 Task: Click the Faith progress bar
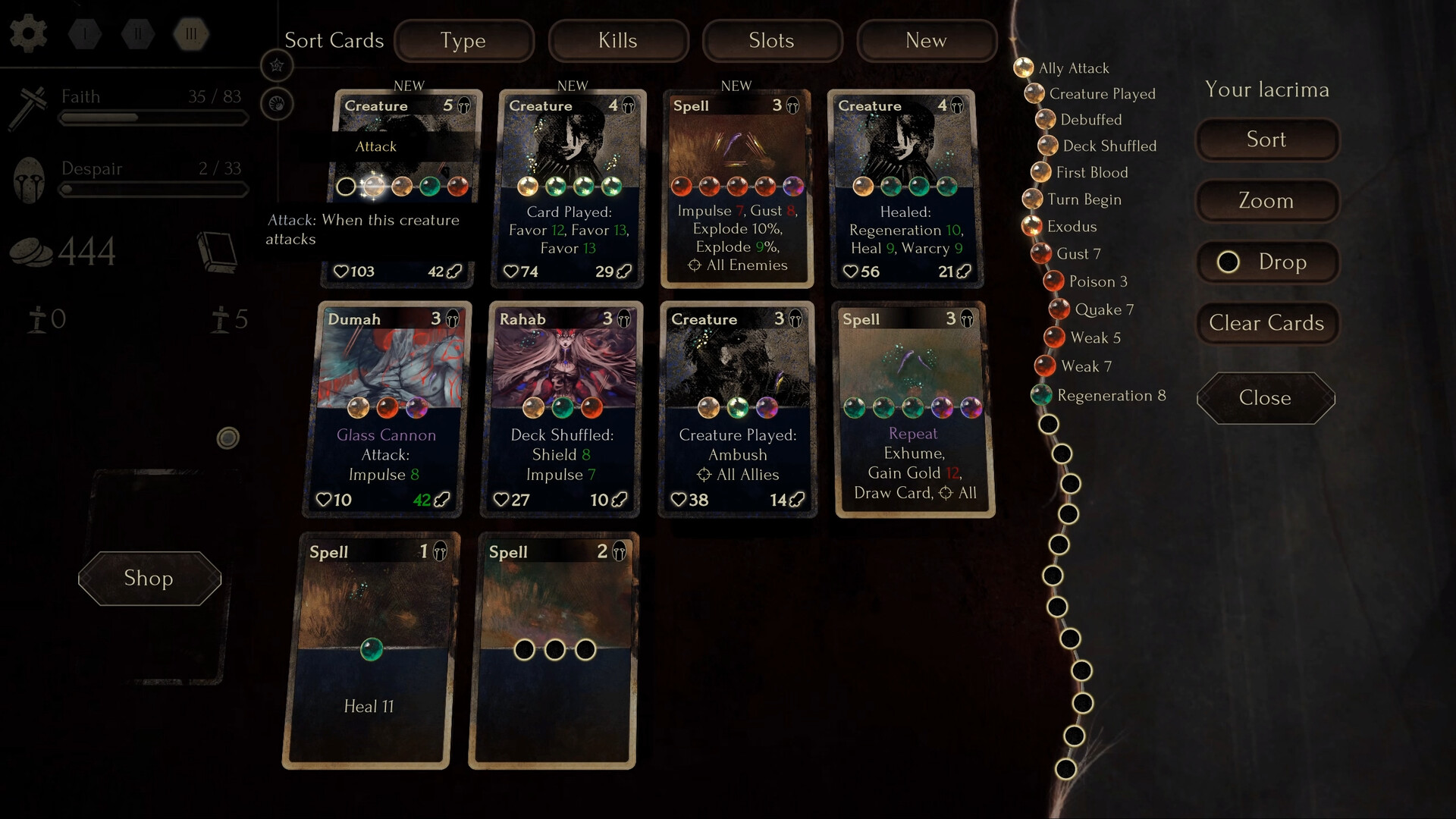[153, 118]
